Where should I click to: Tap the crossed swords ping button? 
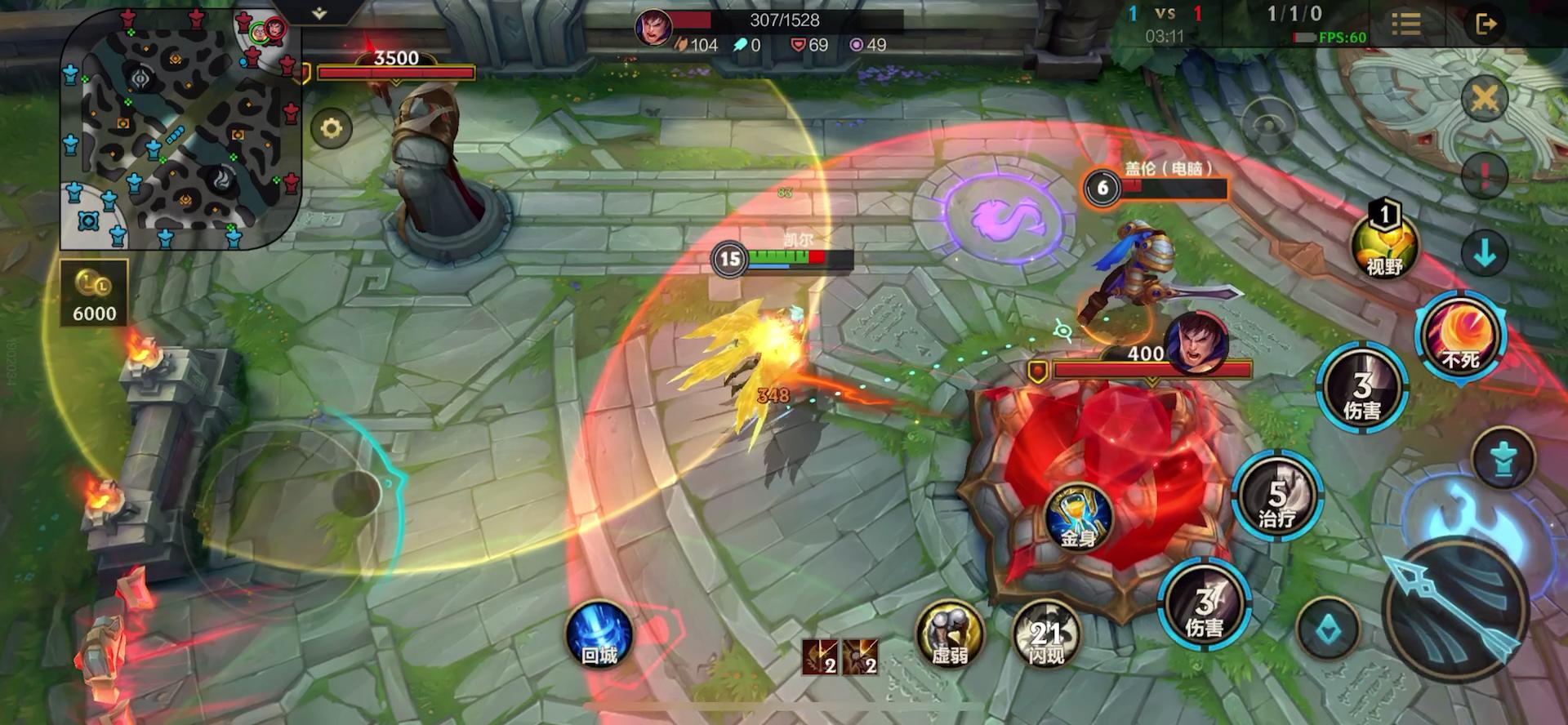(1484, 100)
